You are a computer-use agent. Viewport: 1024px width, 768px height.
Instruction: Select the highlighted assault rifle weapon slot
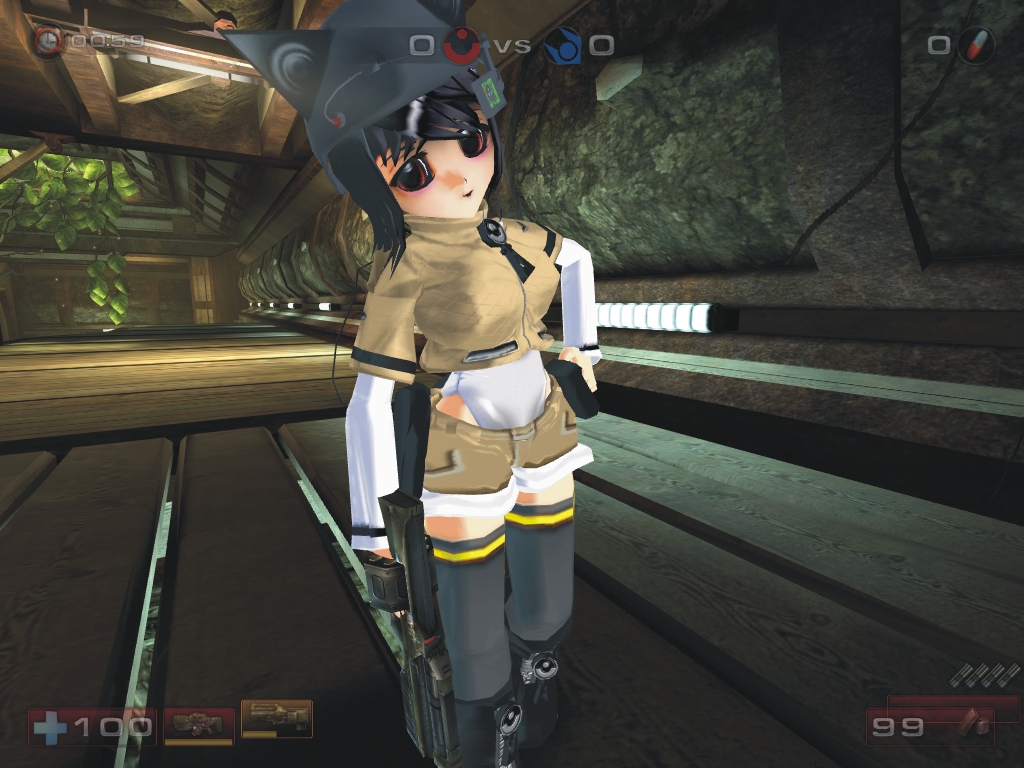tap(276, 718)
